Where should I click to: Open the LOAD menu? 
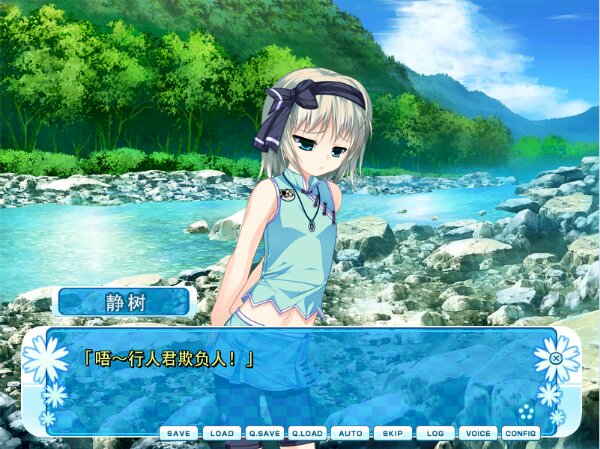221,433
